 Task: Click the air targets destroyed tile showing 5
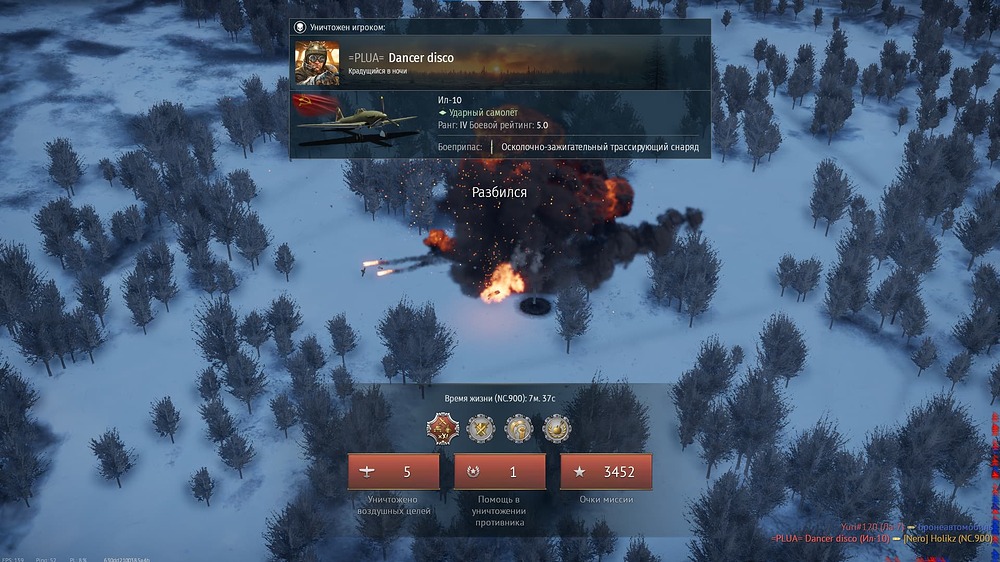(x=393, y=472)
